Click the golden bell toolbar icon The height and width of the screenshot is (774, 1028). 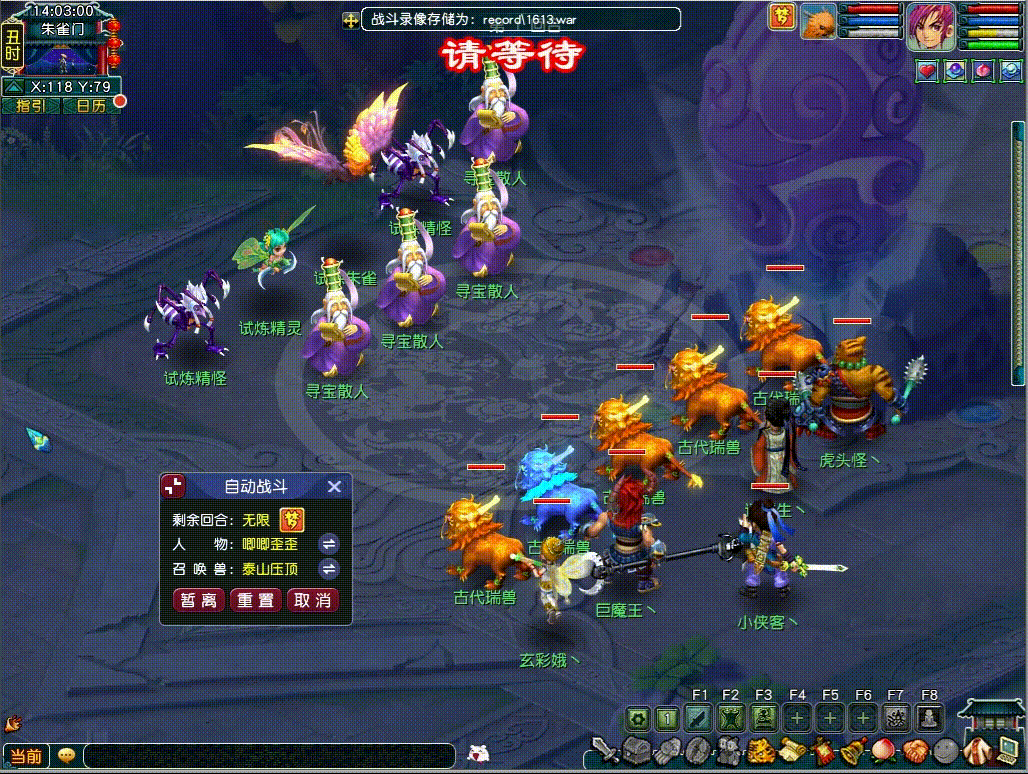(x=853, y=750)
